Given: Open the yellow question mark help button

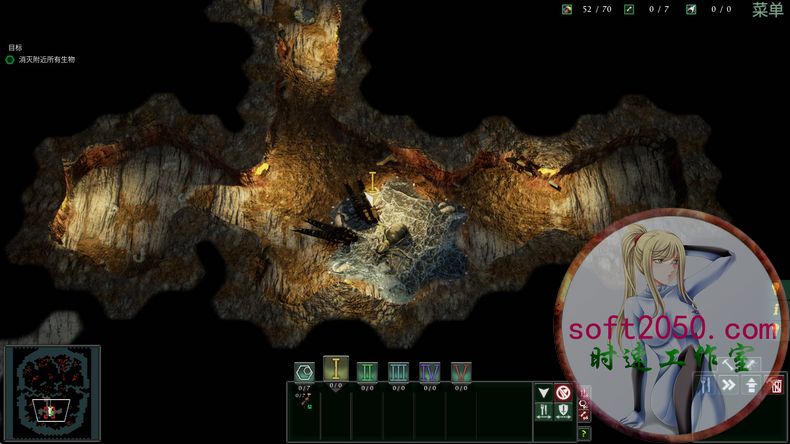Looking at the screenshot, I should click(585, 433).
